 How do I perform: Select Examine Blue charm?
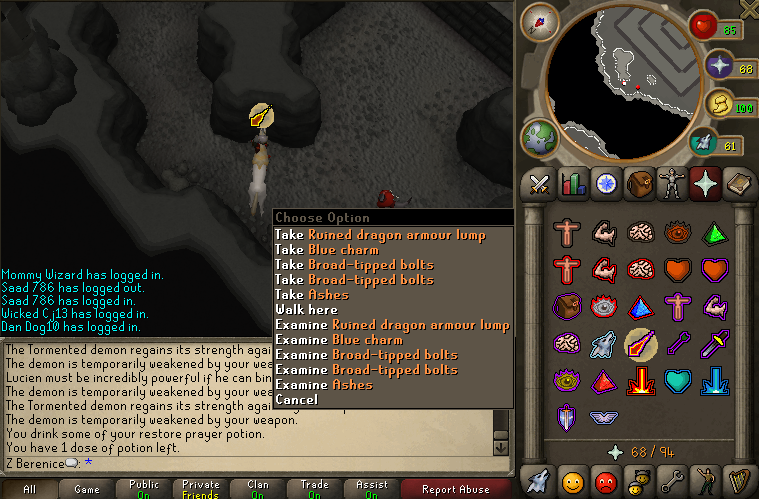[339, 340]
